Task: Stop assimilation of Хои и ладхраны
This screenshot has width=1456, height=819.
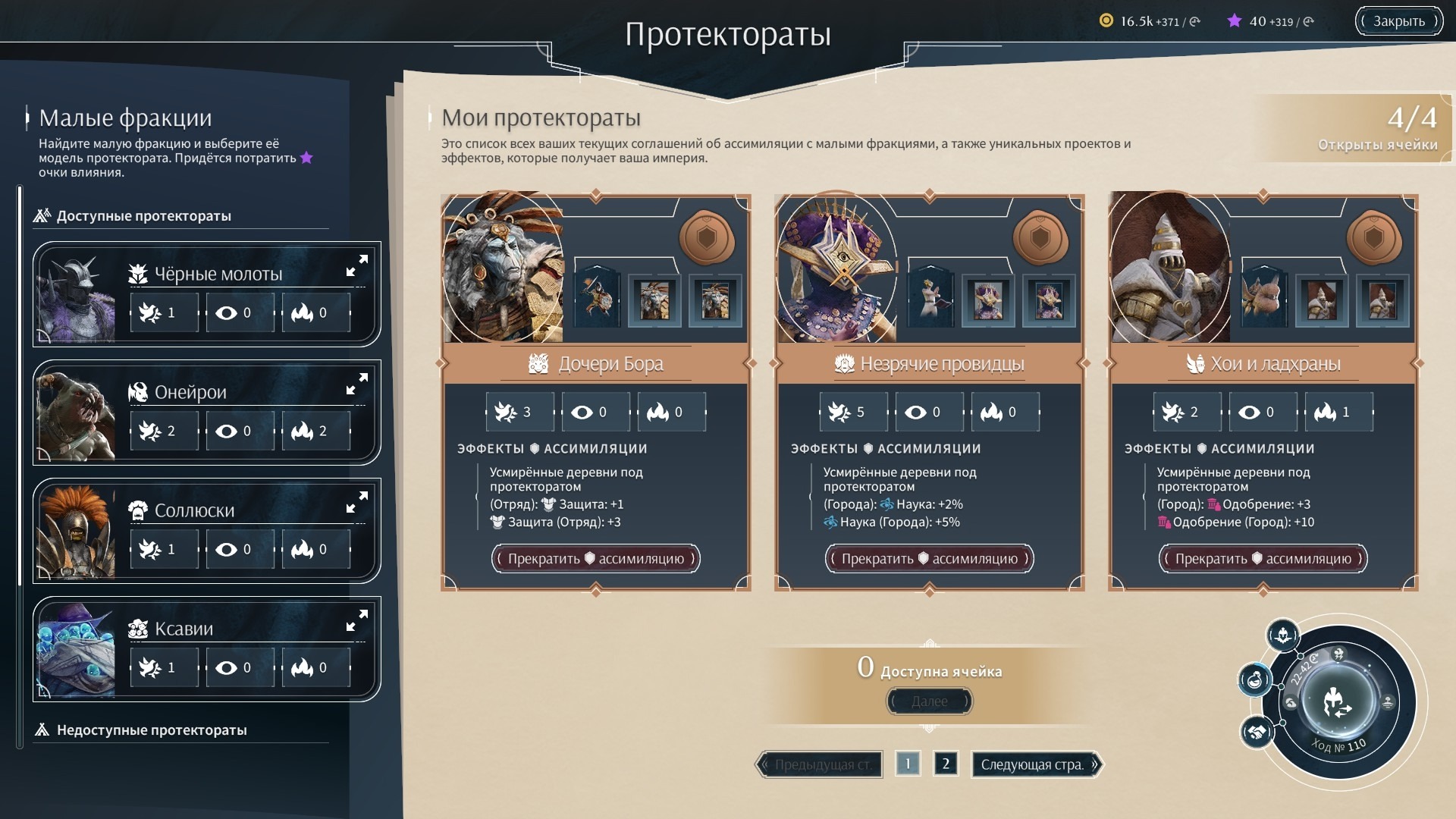Action: coord(1263,559)
